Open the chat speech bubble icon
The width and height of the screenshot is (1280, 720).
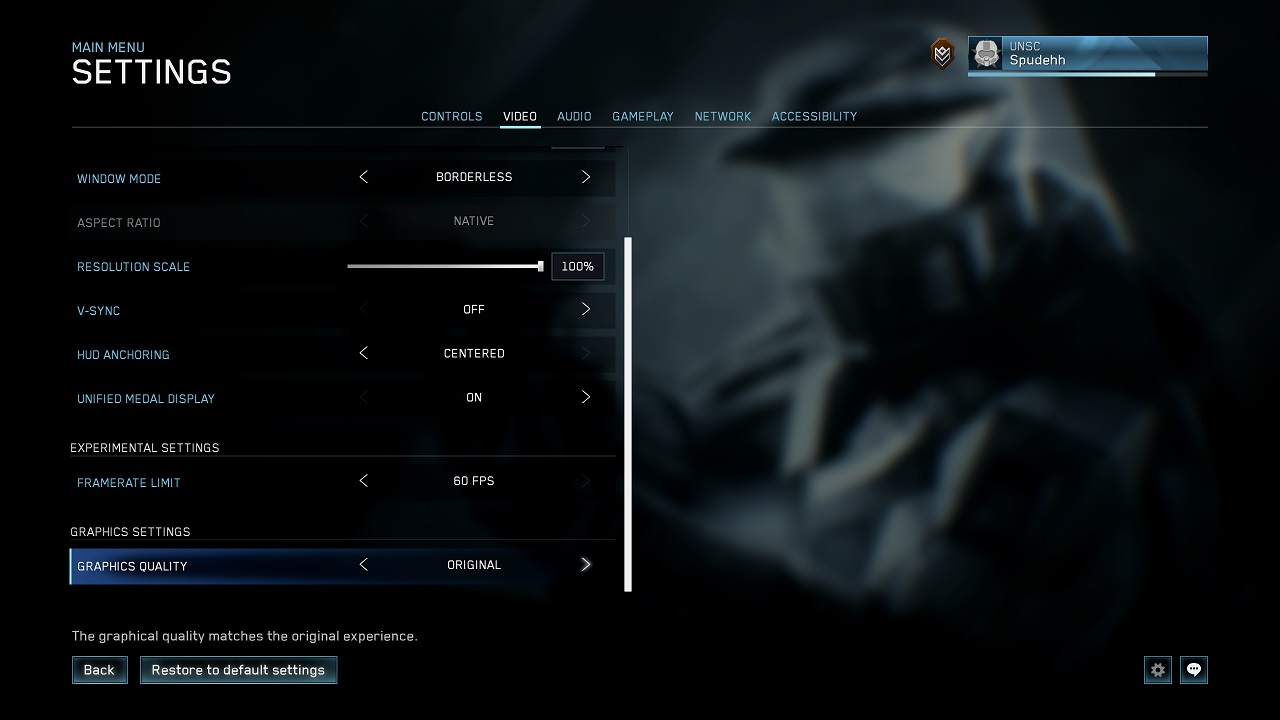(x=1193, y=670)
